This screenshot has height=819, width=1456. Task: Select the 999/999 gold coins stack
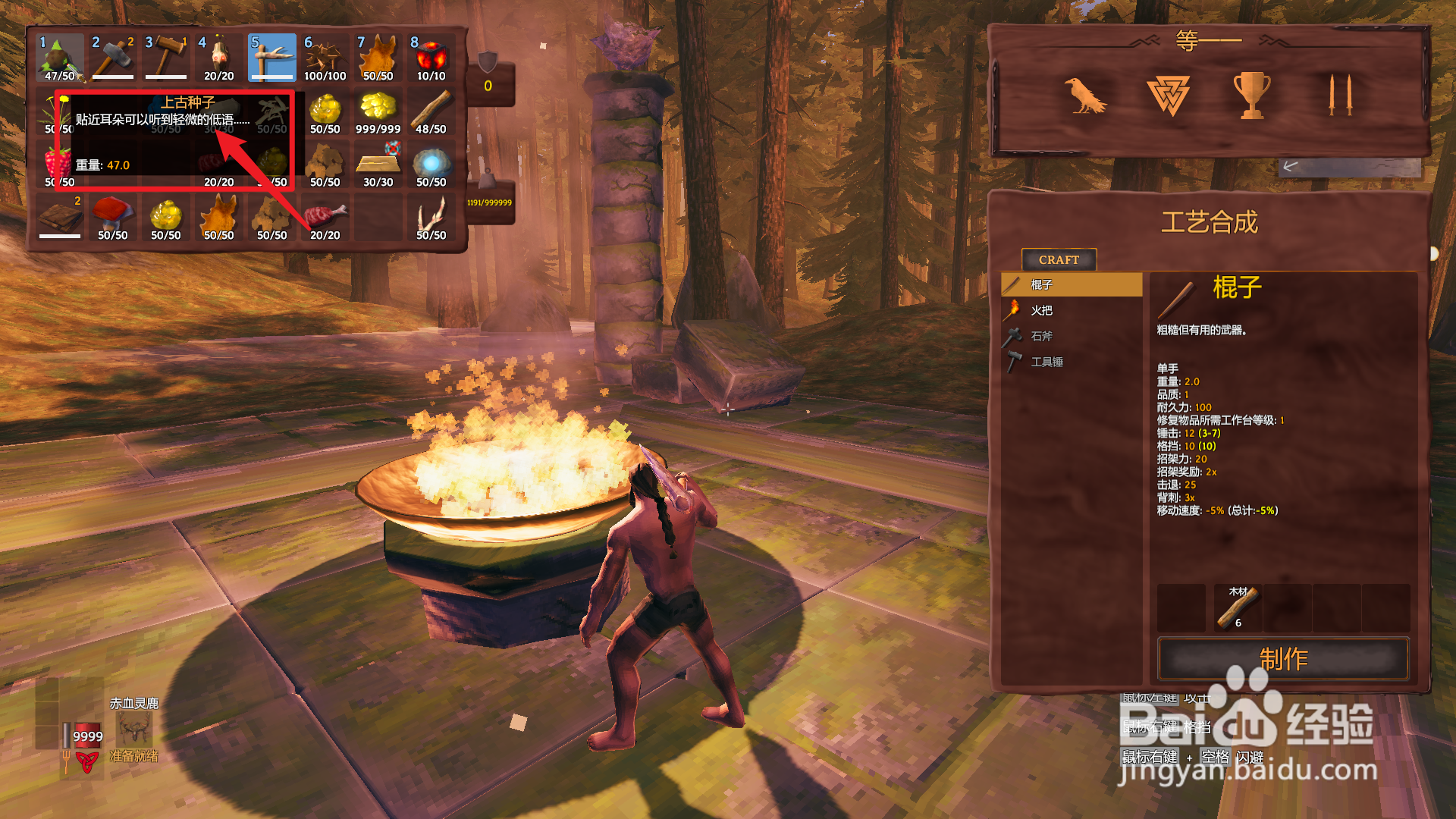[378, 111]
